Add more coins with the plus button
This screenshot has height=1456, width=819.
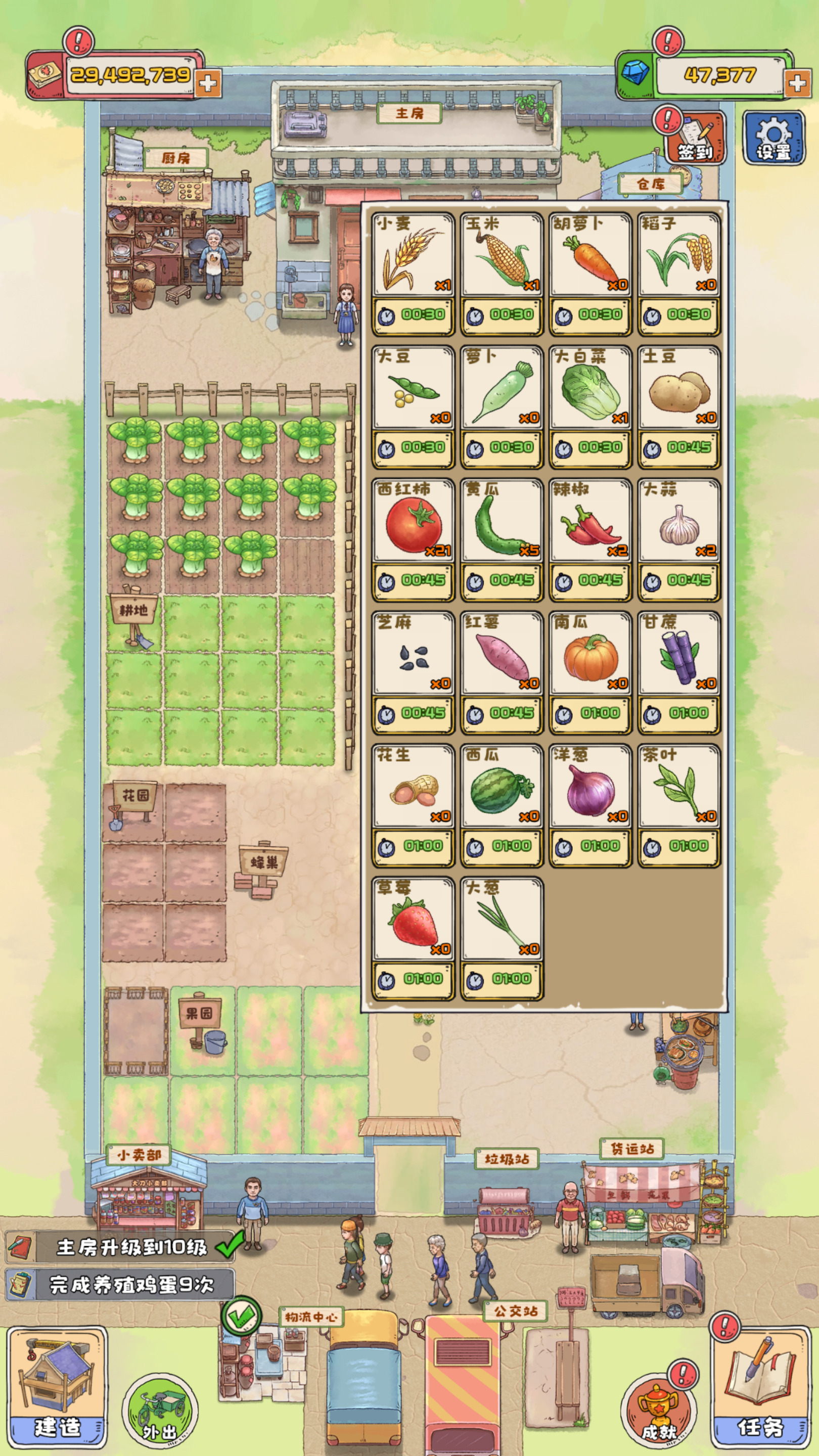coord(208,83)
